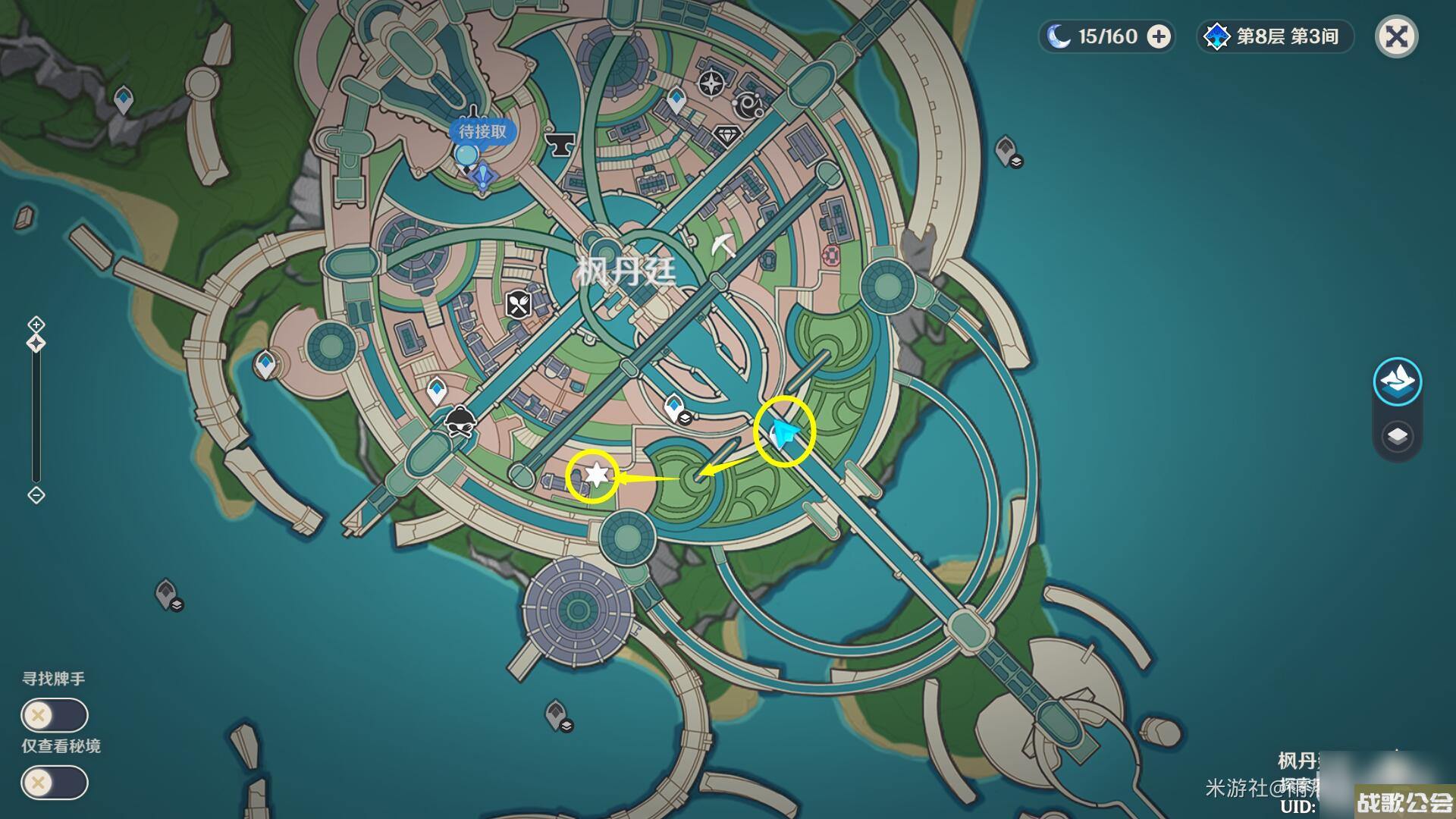Select the Adventurers' Guild compass icon
Image resolution: width=1456 pixels, height=819 pixels.
click(711, 83)
